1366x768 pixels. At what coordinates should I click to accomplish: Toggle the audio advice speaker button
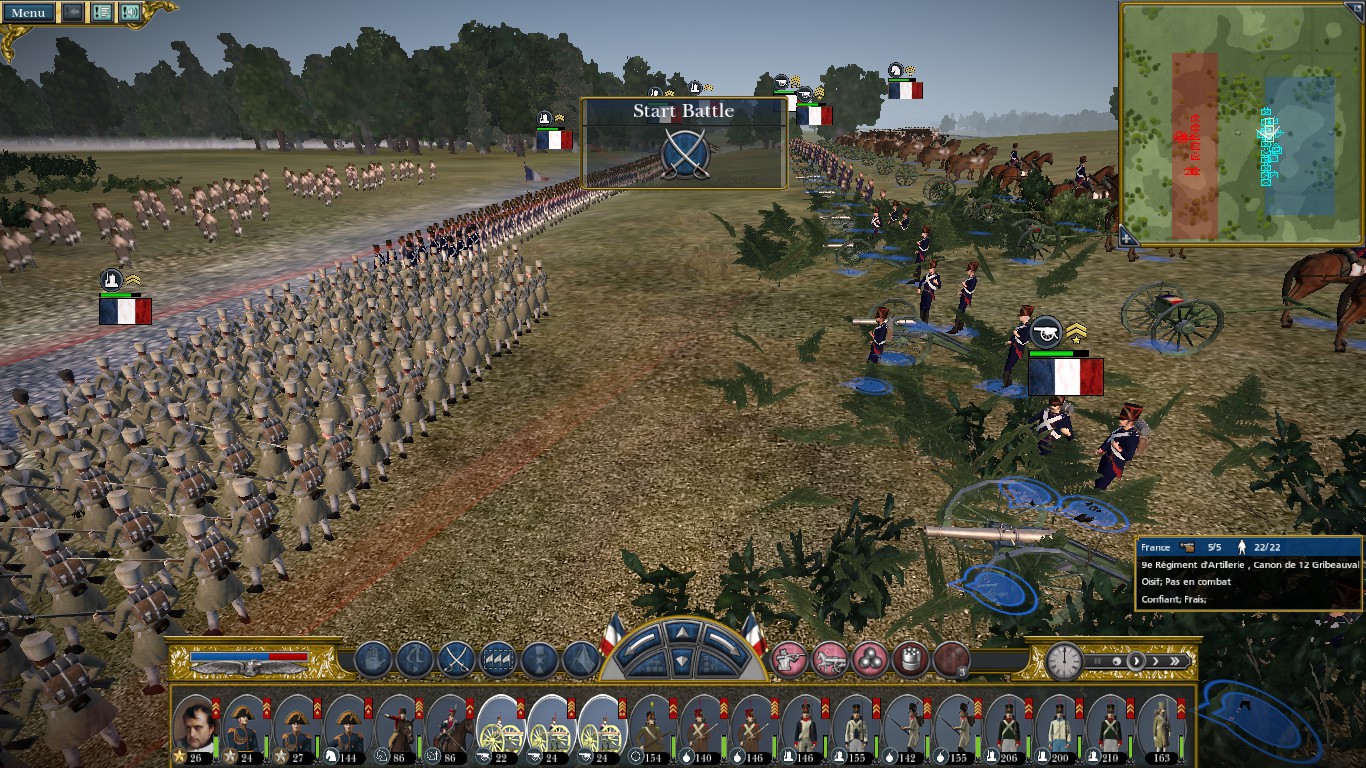[130, 13]
